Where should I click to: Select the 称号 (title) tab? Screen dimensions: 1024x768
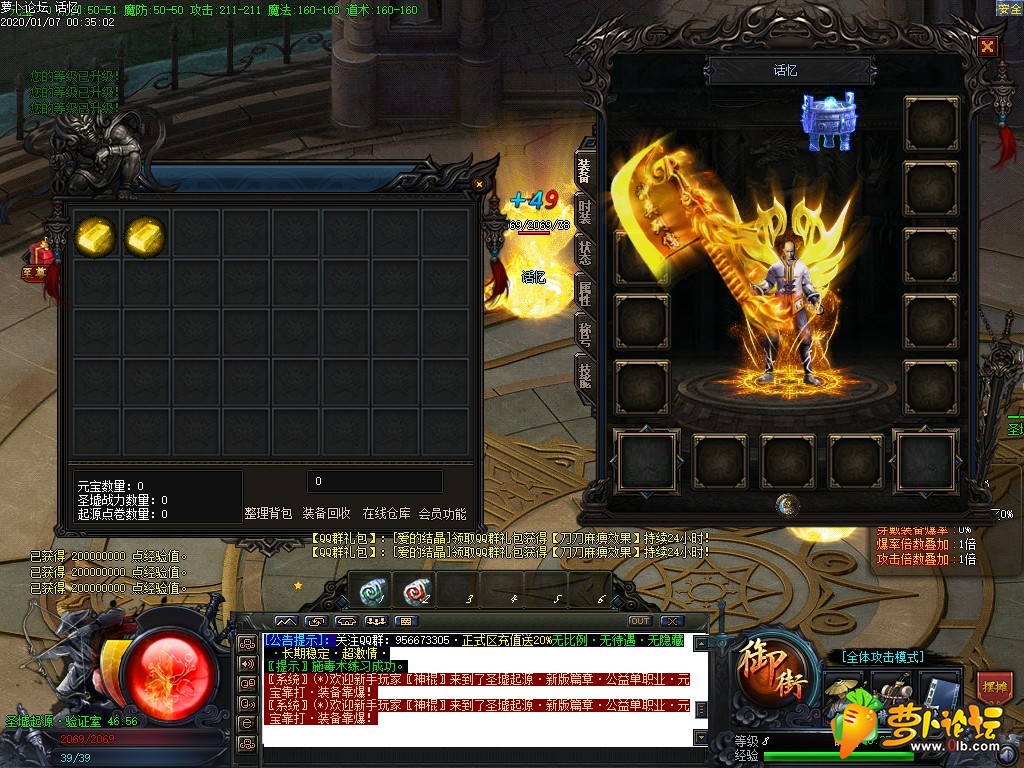click(585, 331)
